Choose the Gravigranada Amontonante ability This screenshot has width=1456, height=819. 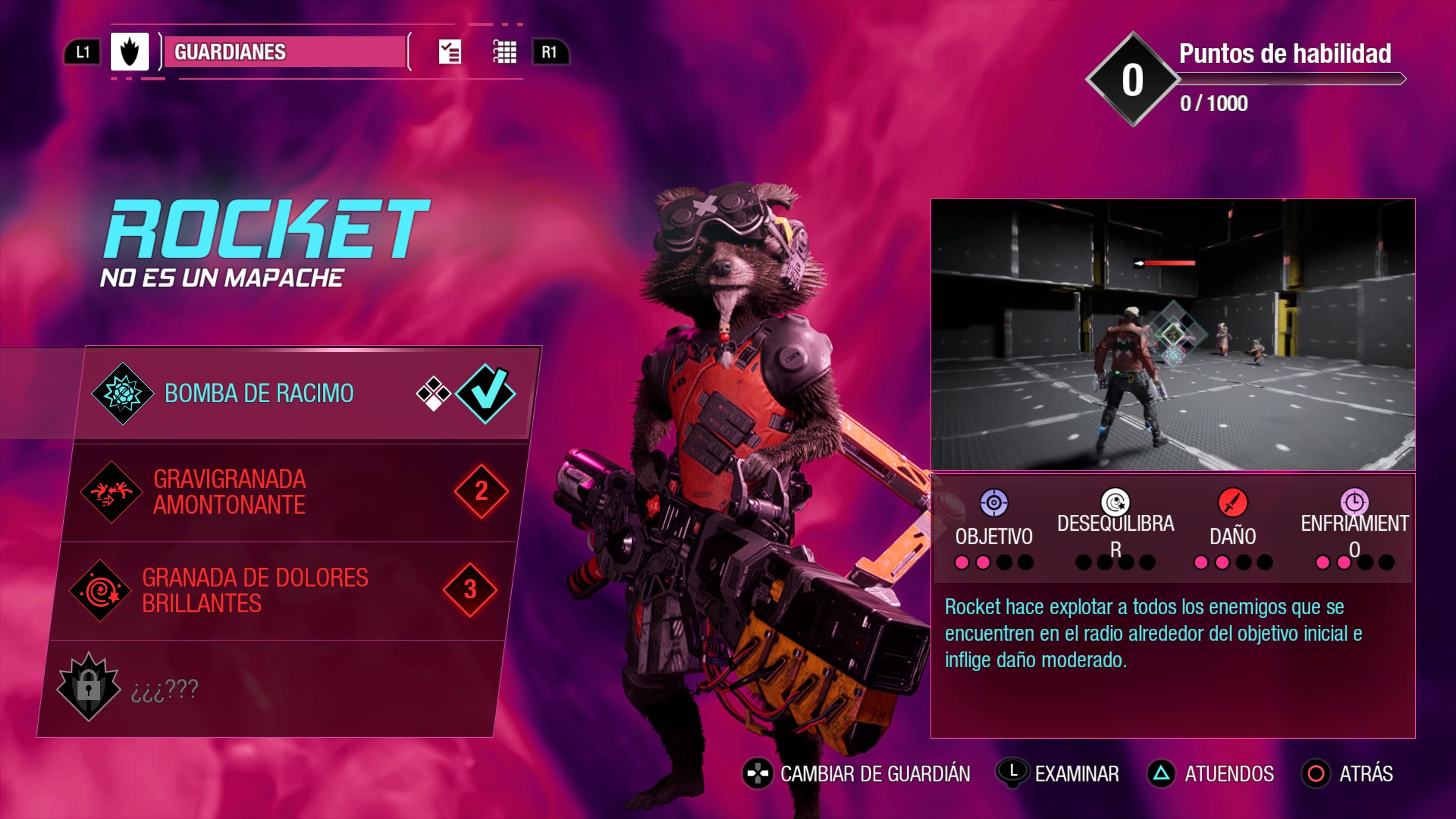click(x=229, y=492)
